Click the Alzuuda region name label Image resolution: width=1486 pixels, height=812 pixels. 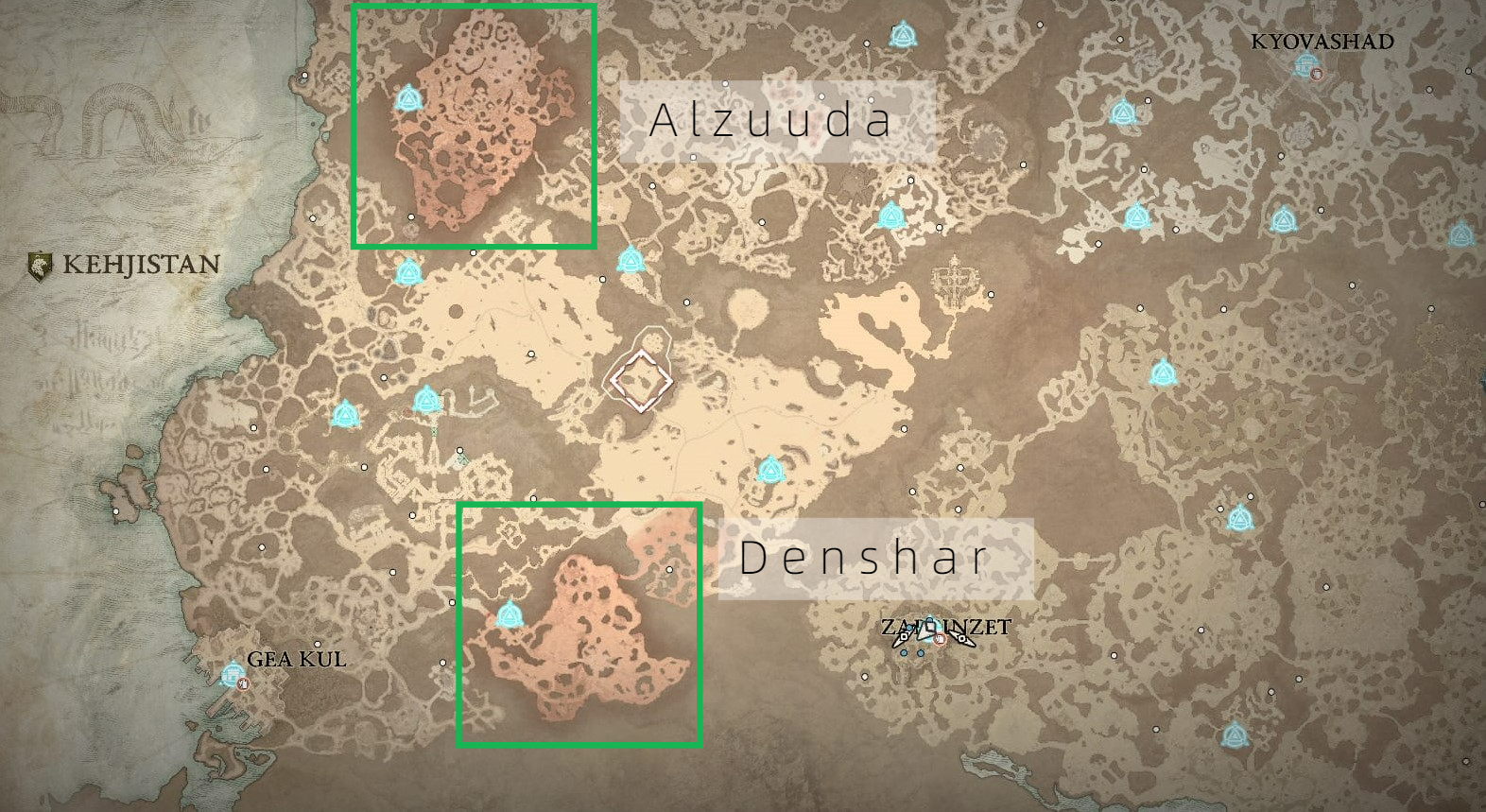click(770, 123)
